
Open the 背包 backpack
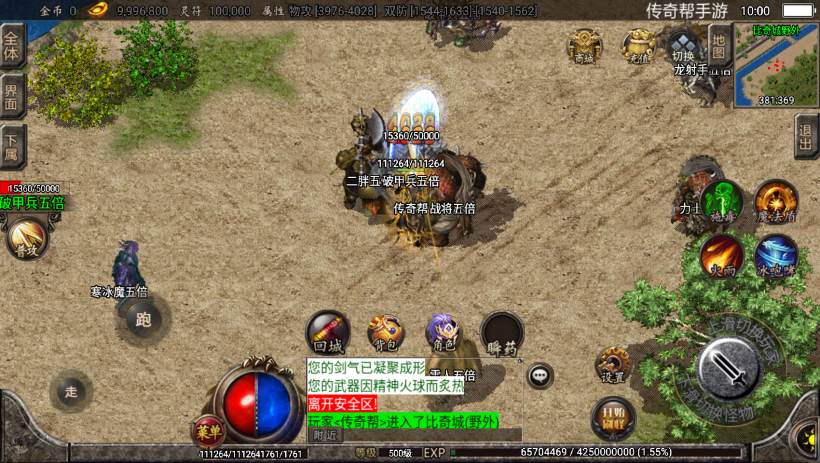385,332
